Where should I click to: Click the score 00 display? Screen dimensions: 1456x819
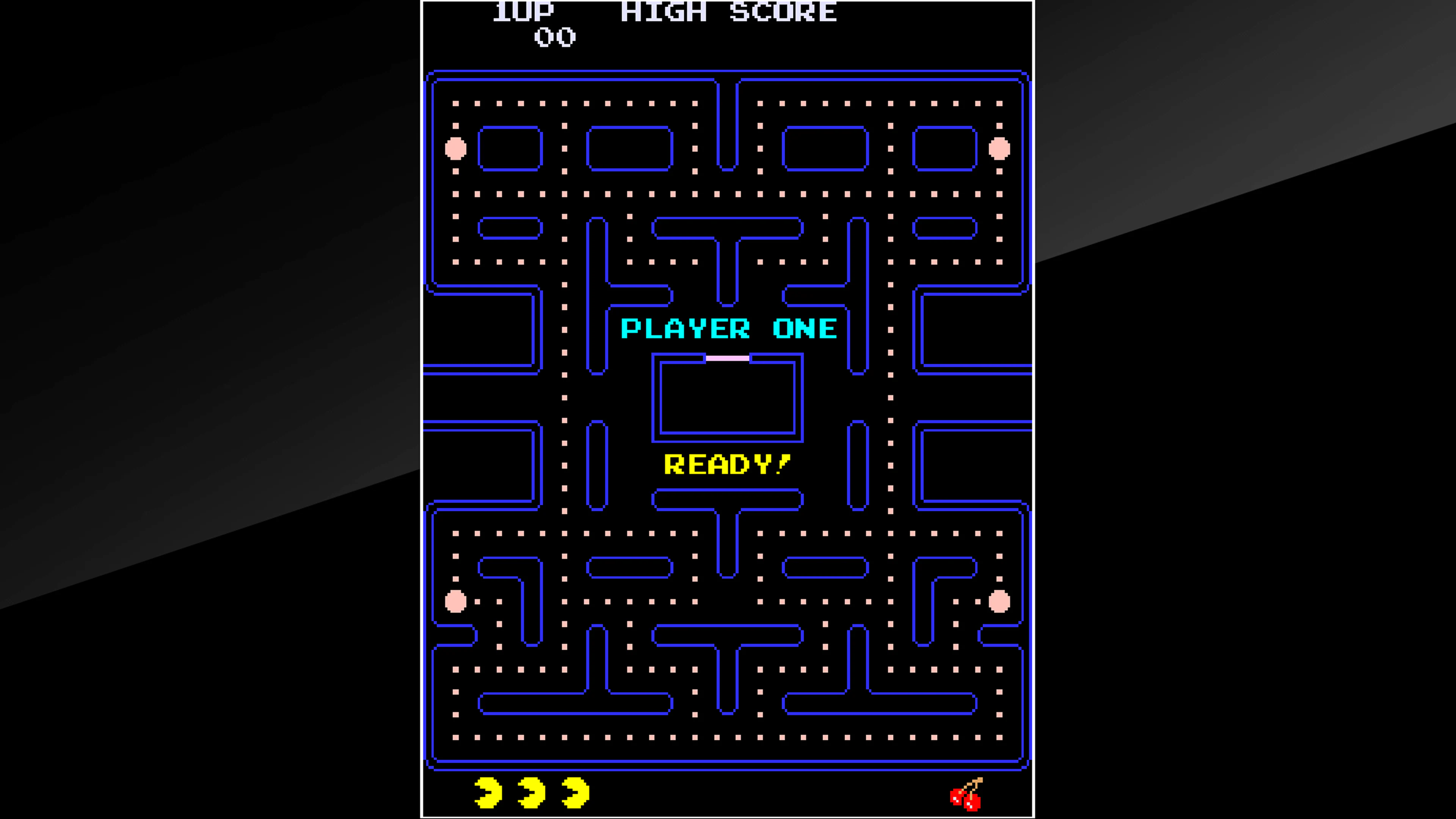tap(555, 37)
